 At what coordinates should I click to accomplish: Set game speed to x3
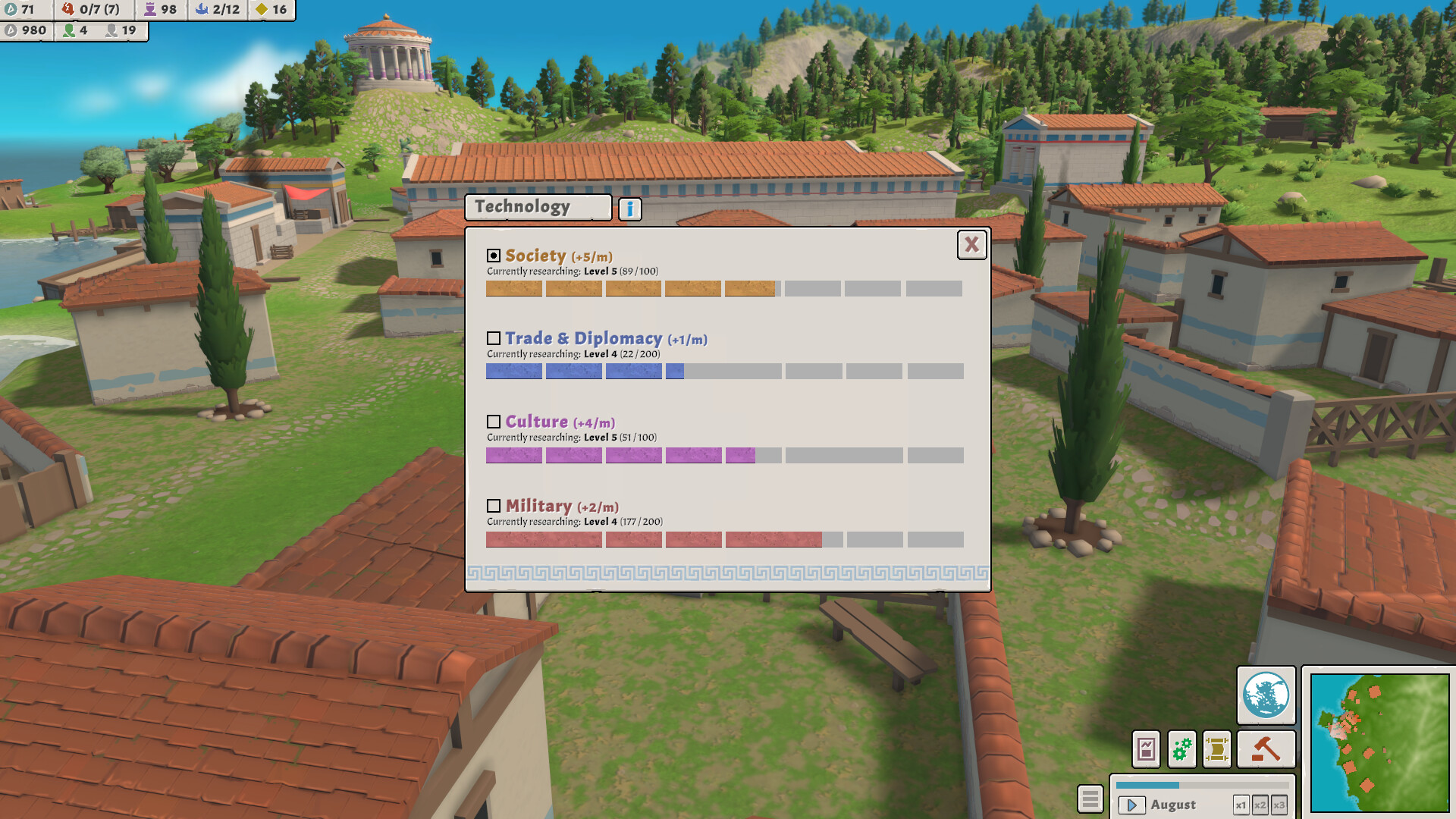tap(1279, 805)
